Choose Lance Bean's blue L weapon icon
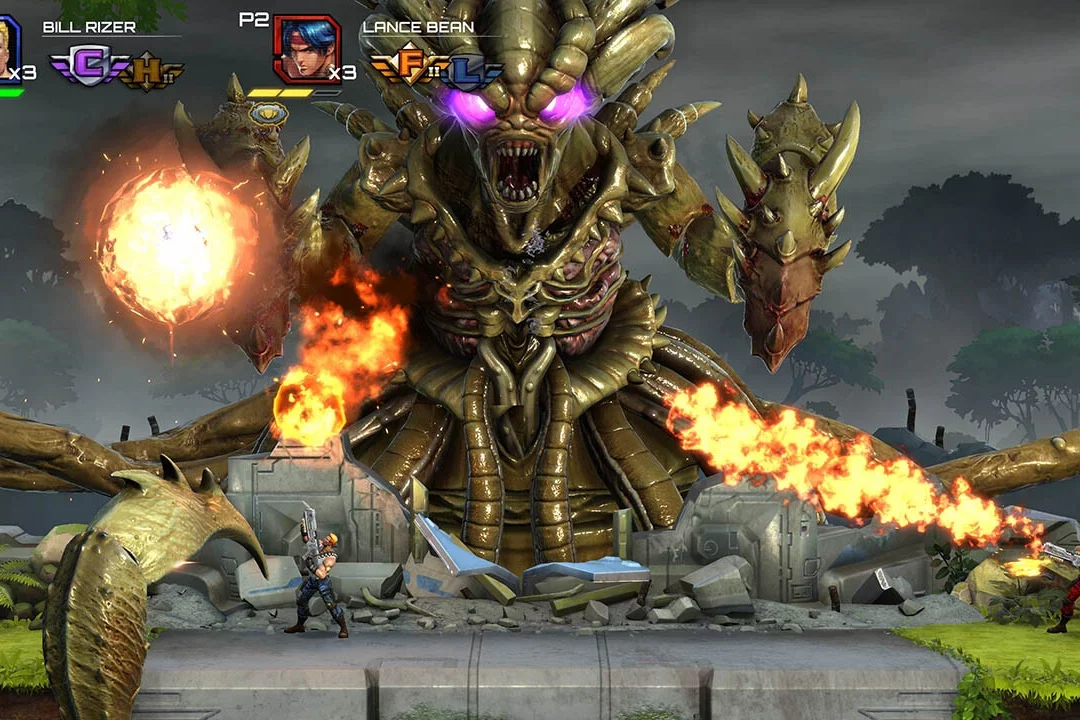The height and width of the screenshot is (720, 1080). pyautogui.click(x=463, y=70)
